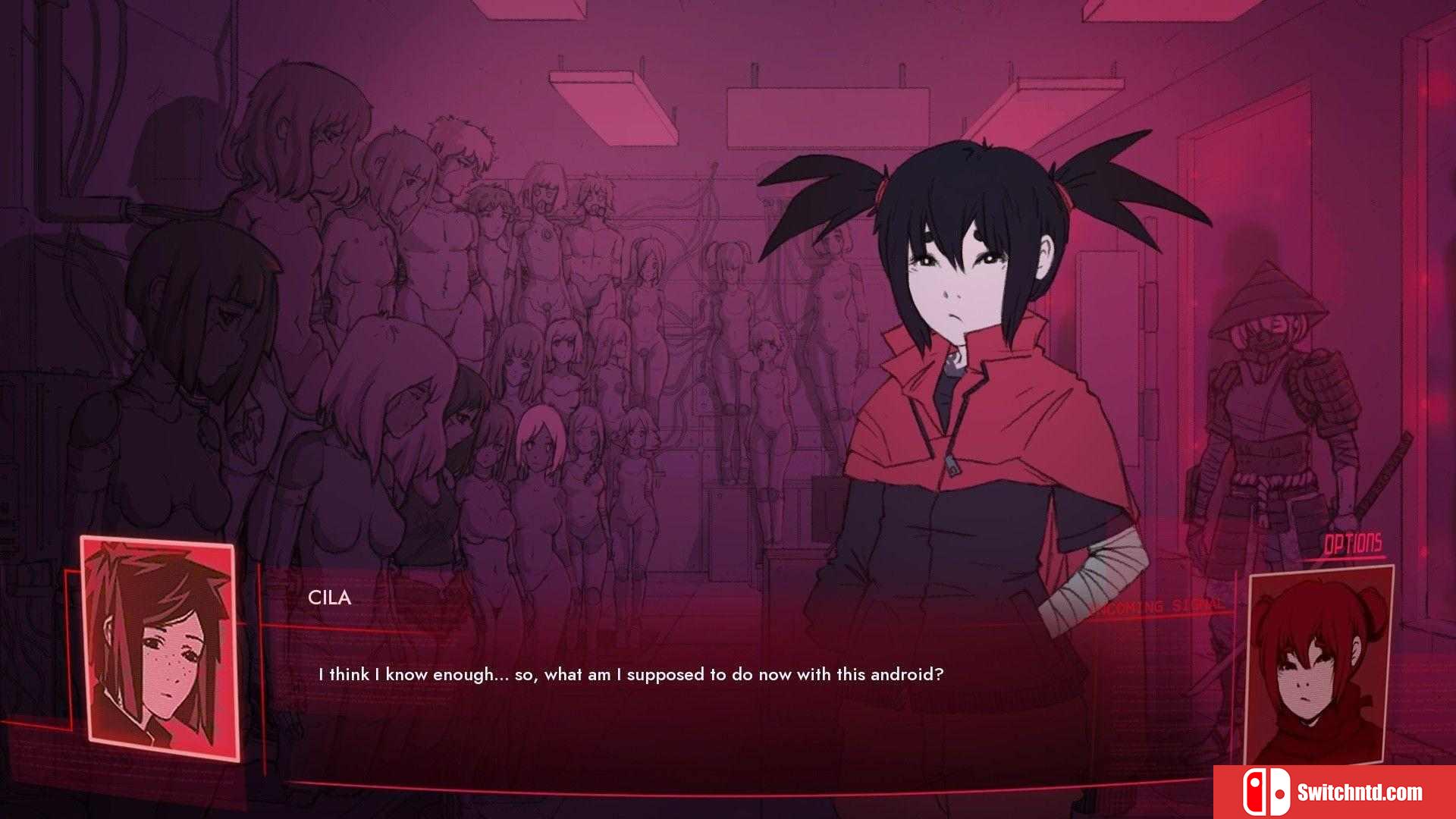Screen dimensions: 1456x819
Task: Advance the dialogue text line
Action: click(630, 674)
